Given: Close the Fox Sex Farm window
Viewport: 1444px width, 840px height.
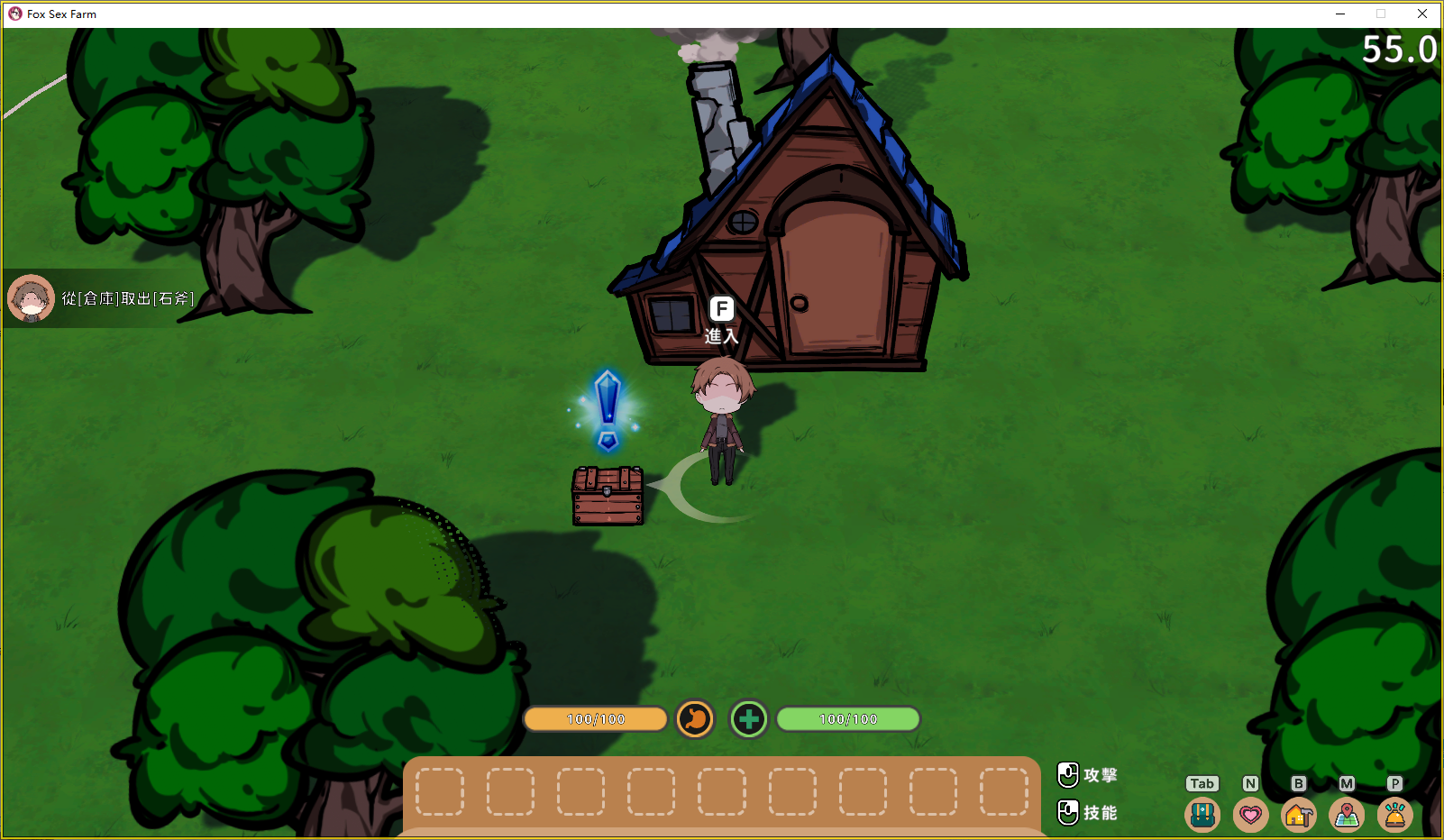Looking at the screenshot, I should click(x=1422, y=14).
